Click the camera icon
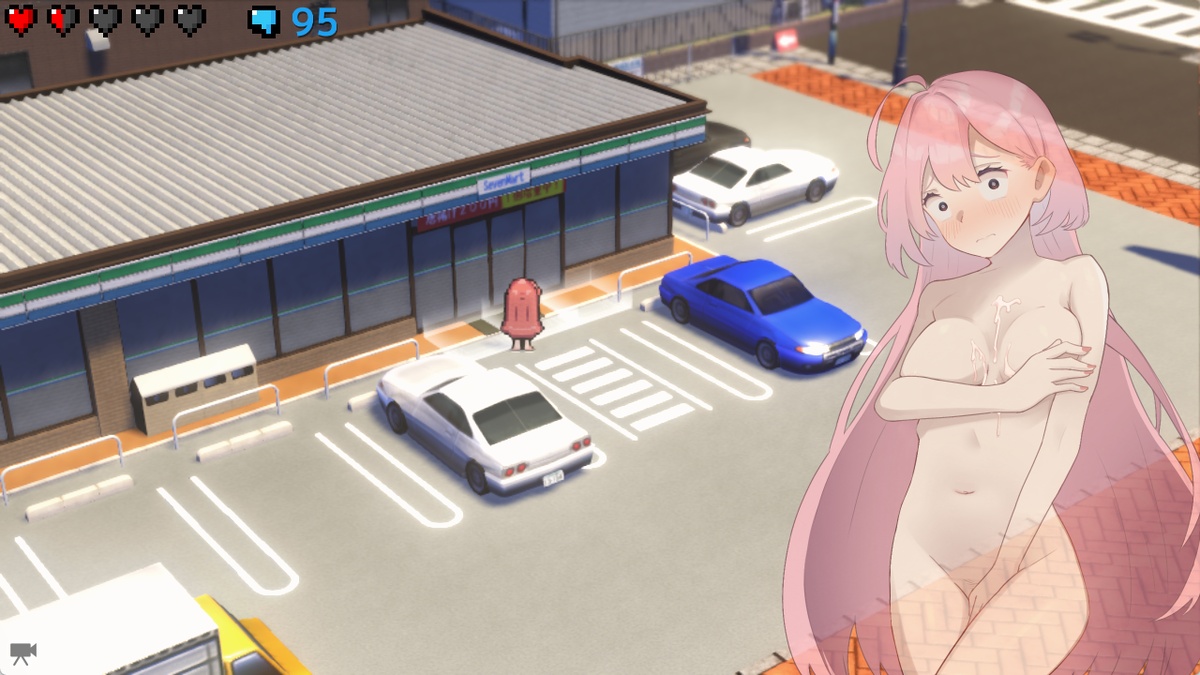This screenshot has height=675, width=1200. click(23, 653)
